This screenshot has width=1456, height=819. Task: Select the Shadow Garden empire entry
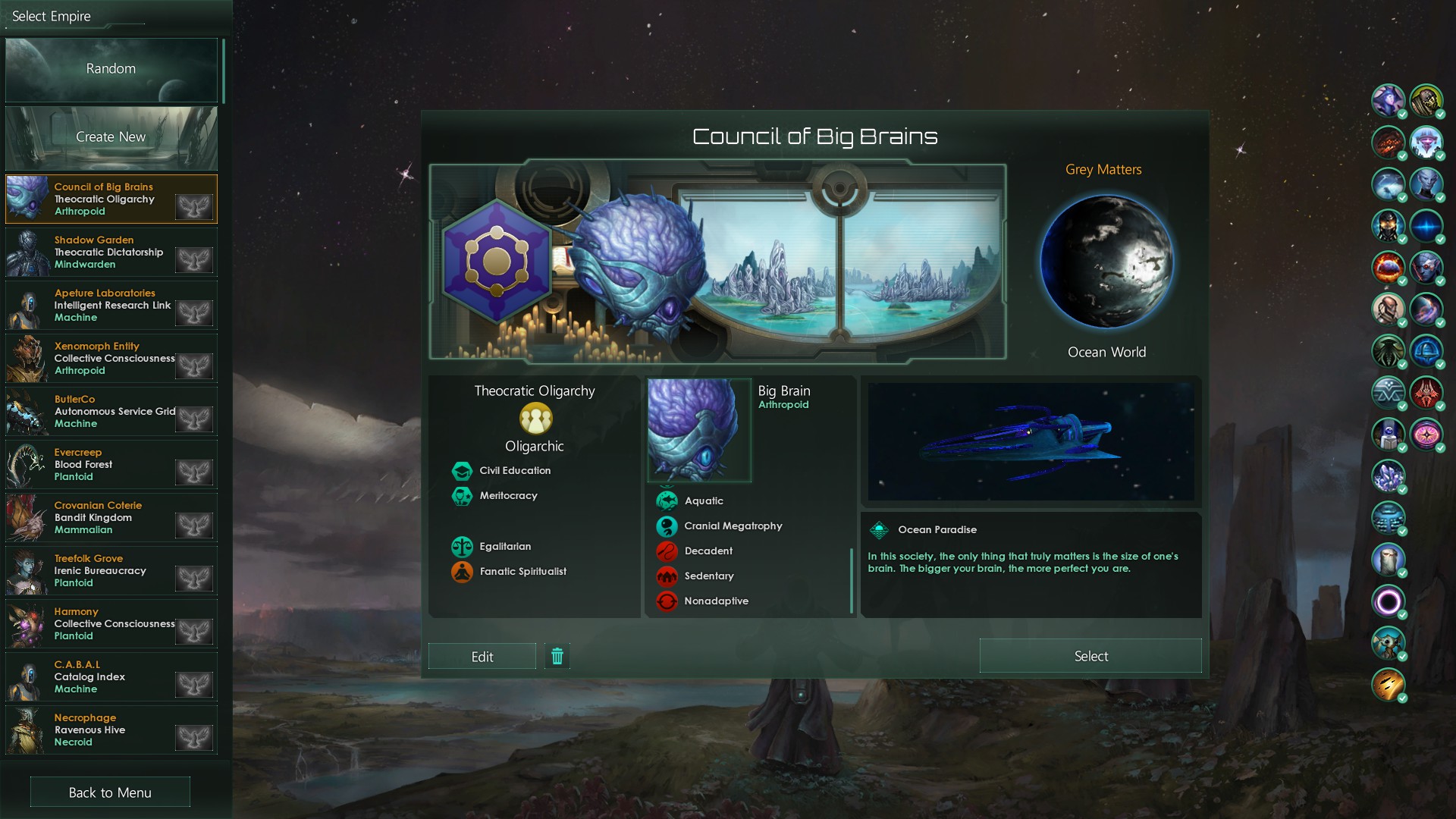click(111, 253)
